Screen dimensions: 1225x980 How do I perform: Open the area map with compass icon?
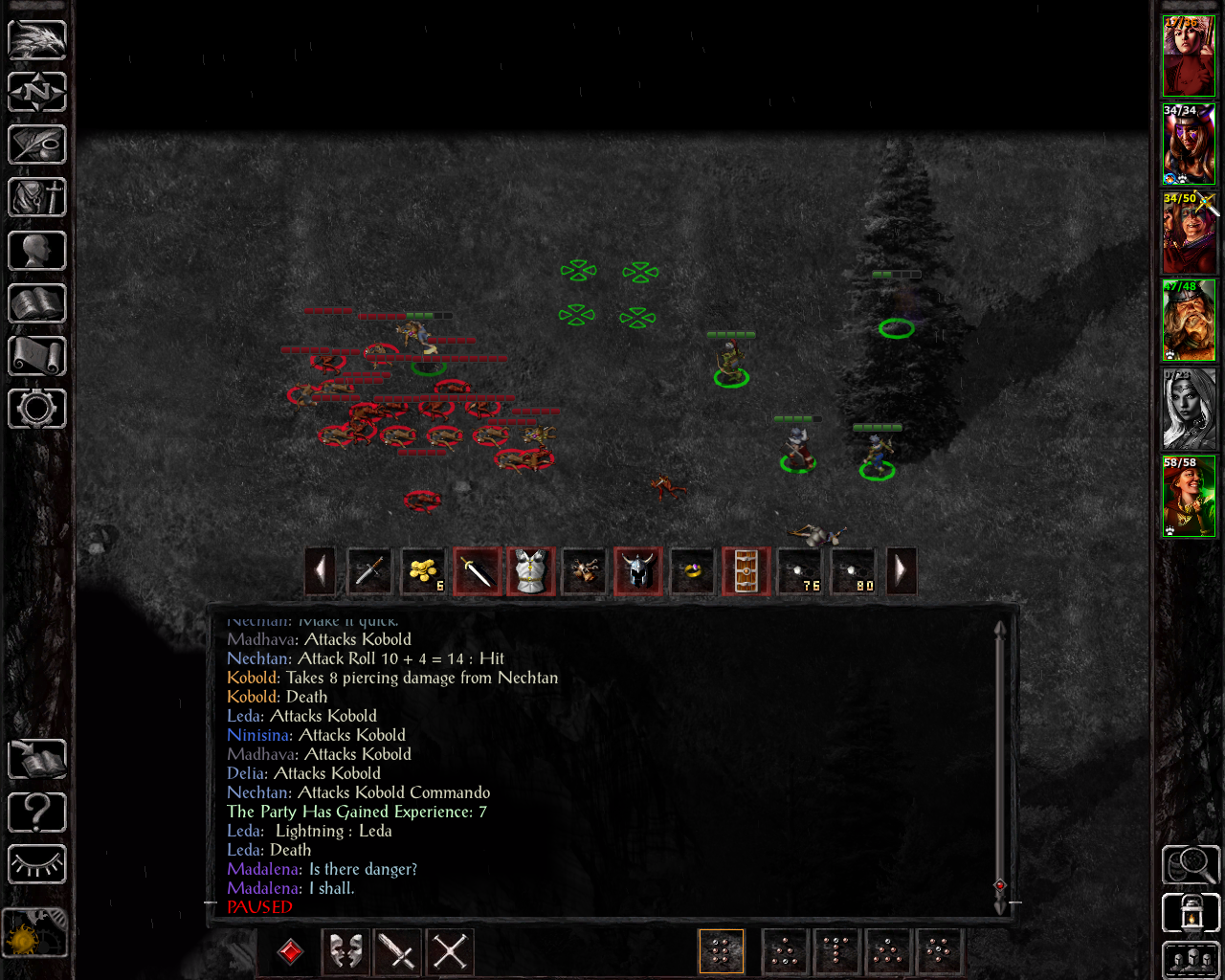[37, 93]
